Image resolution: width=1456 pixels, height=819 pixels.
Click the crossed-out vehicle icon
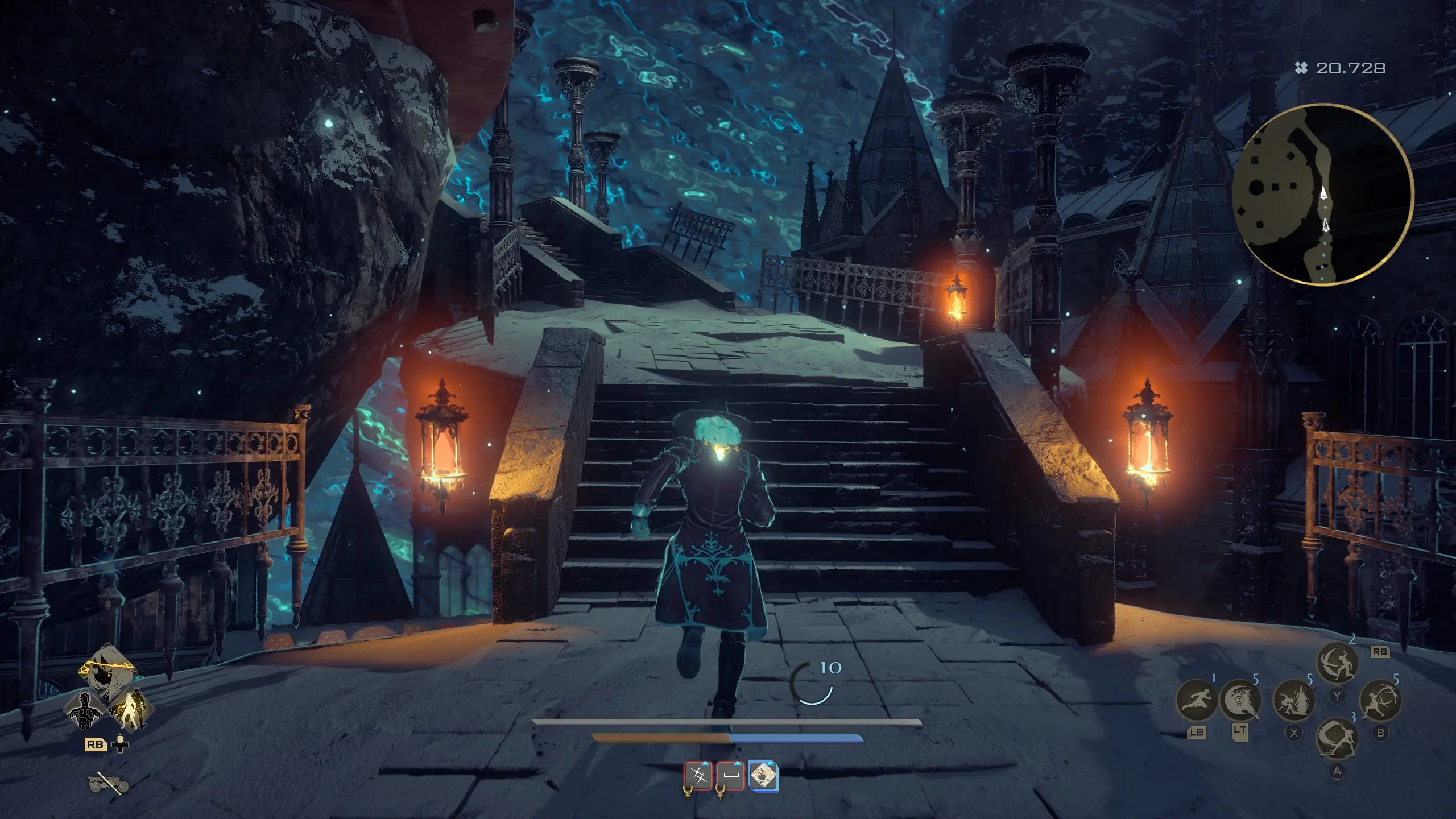coord(108,784)
